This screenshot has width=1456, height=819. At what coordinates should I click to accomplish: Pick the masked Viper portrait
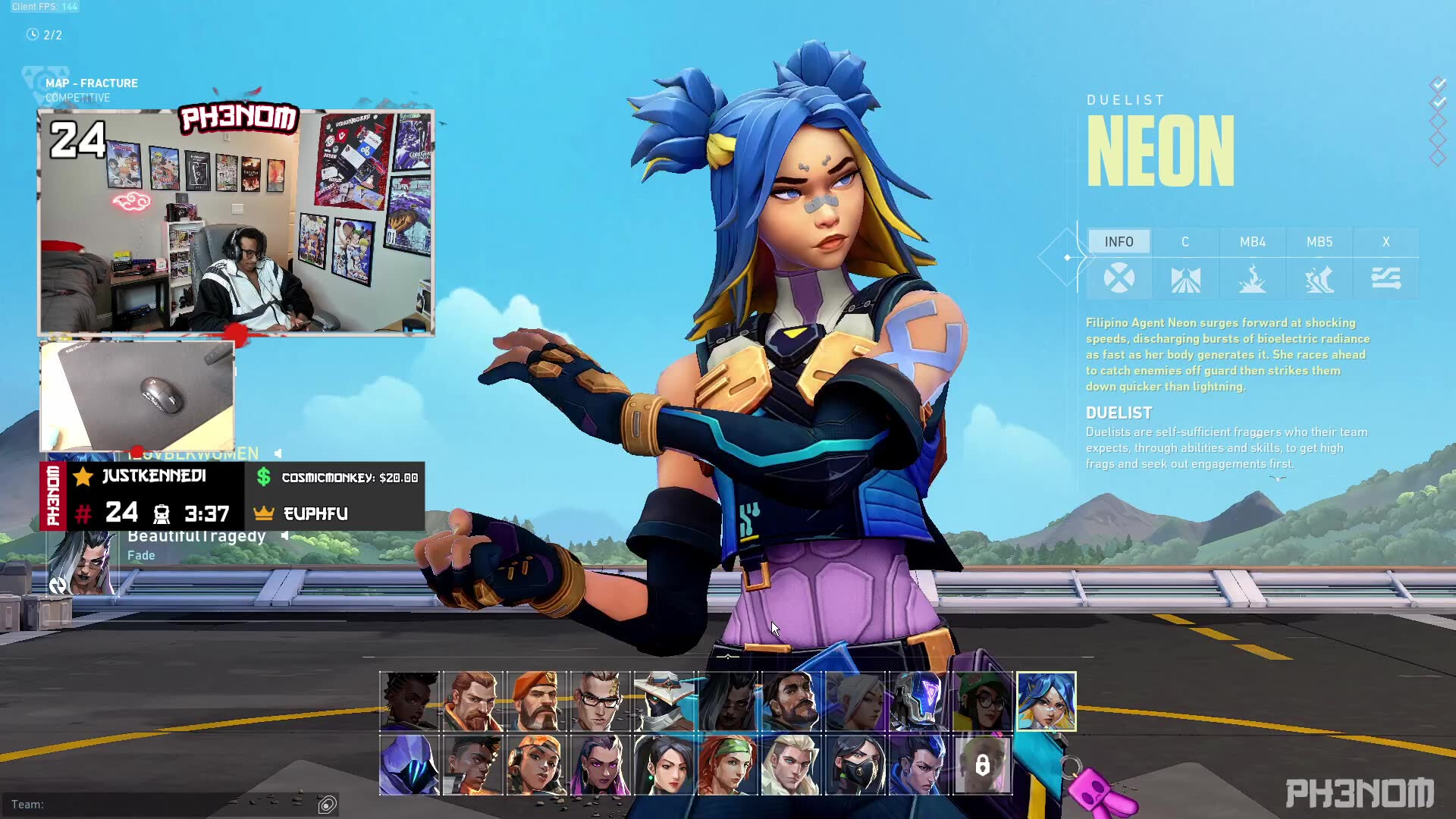pyautogui.click(x=855, y=765)
